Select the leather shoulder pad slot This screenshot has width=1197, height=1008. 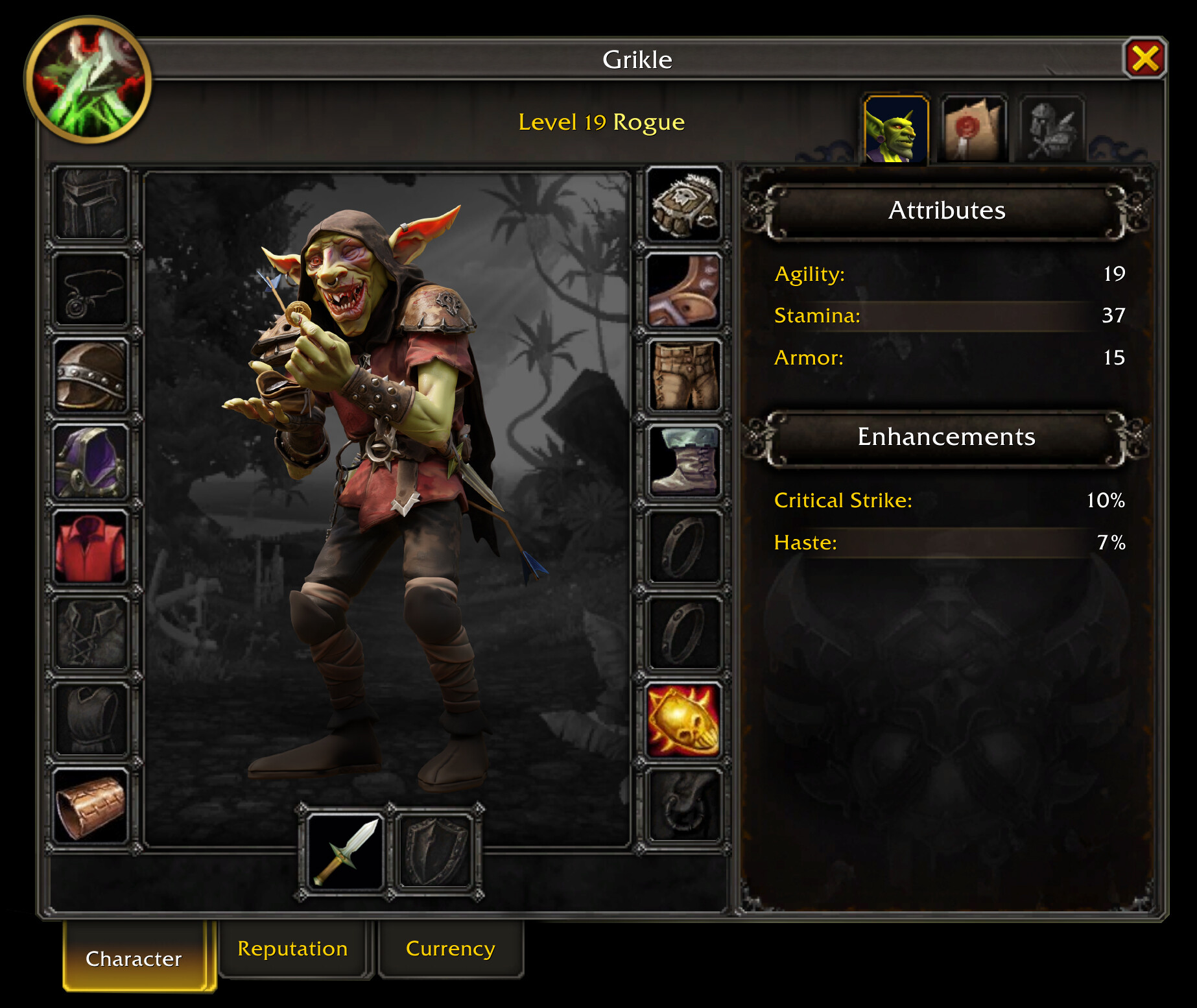coord(91,376)
